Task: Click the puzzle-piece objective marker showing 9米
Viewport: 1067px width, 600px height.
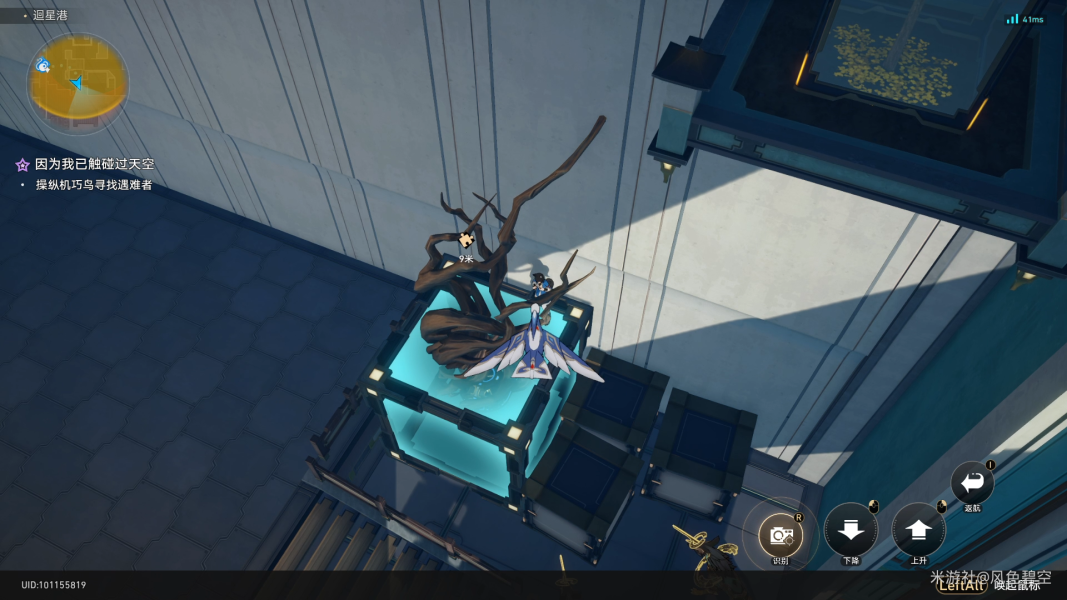Action: 466,240
